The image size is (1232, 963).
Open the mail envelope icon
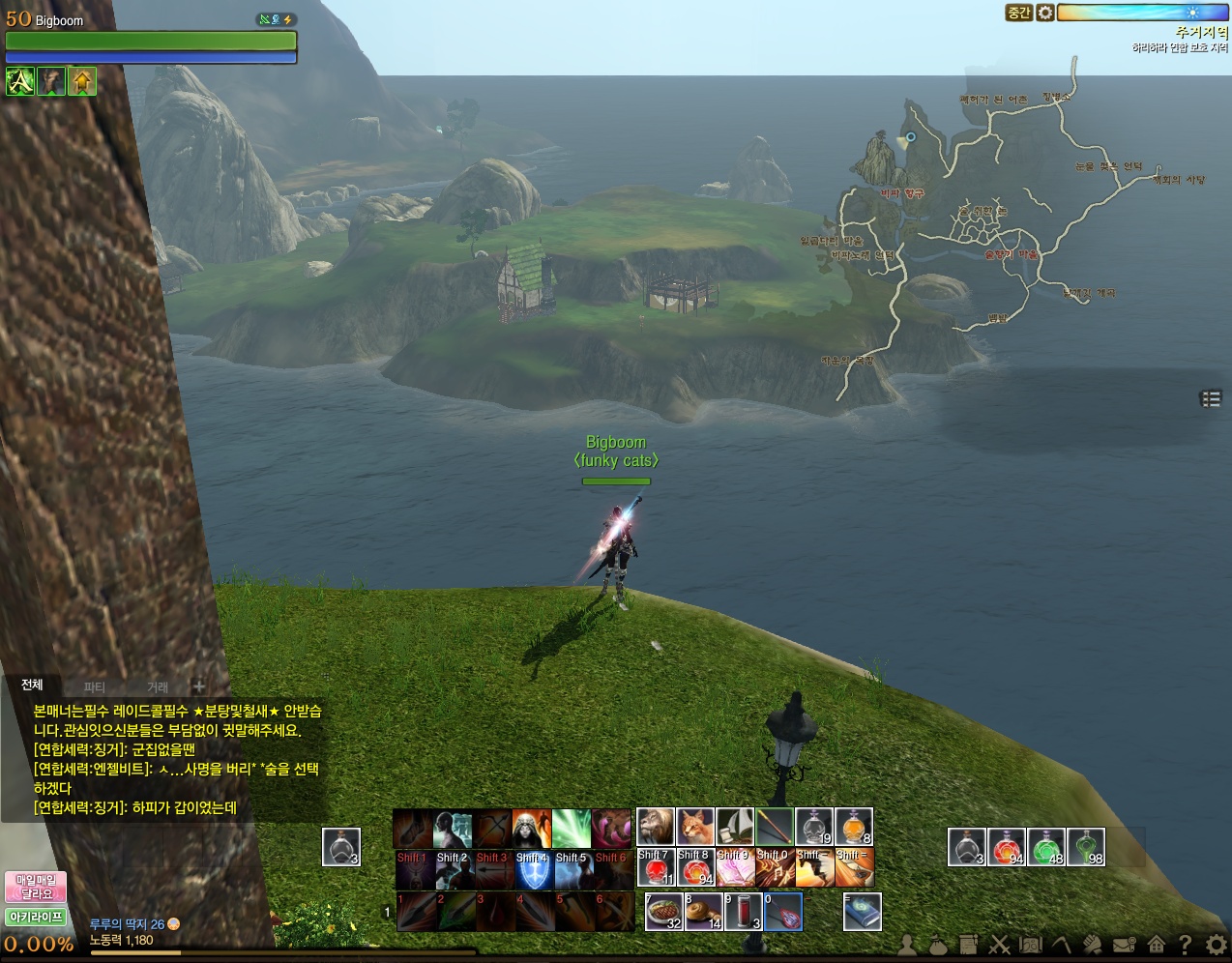[1124, 945]
